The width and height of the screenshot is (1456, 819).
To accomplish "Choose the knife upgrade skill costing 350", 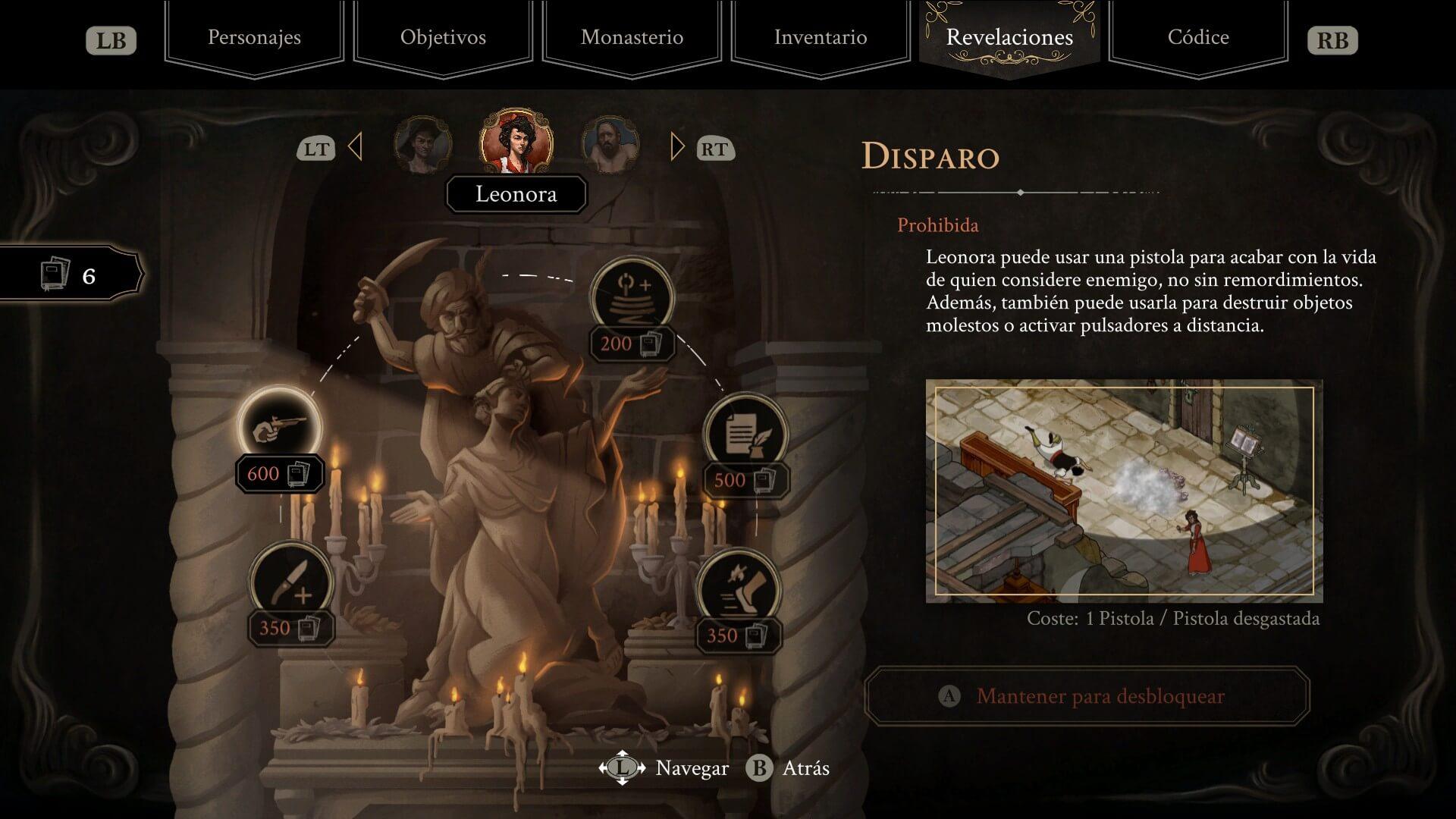I will [x=291, y=584].
